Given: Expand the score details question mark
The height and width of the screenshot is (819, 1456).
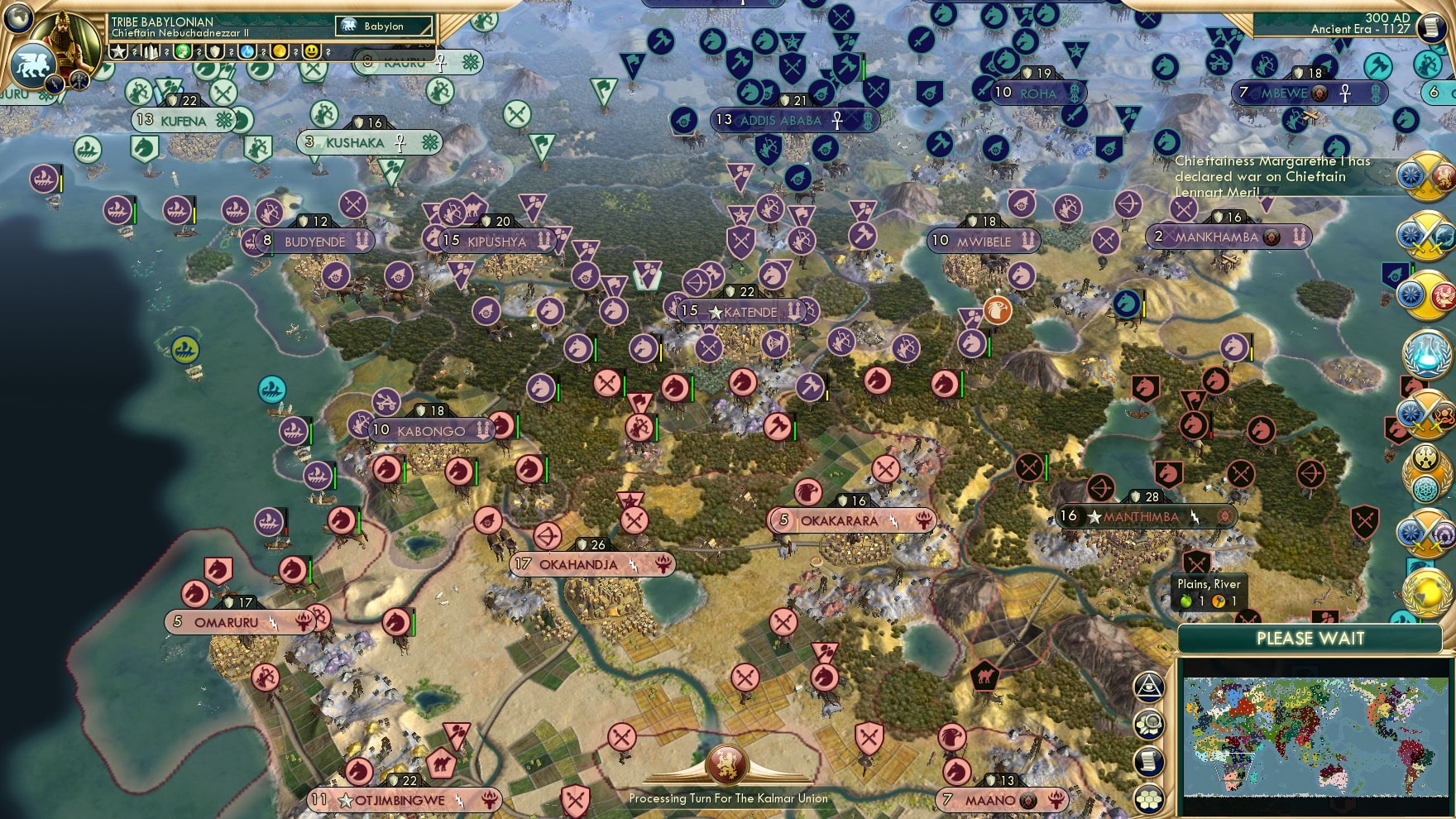Looking at the screenshot, I should [x=135, y=52].
